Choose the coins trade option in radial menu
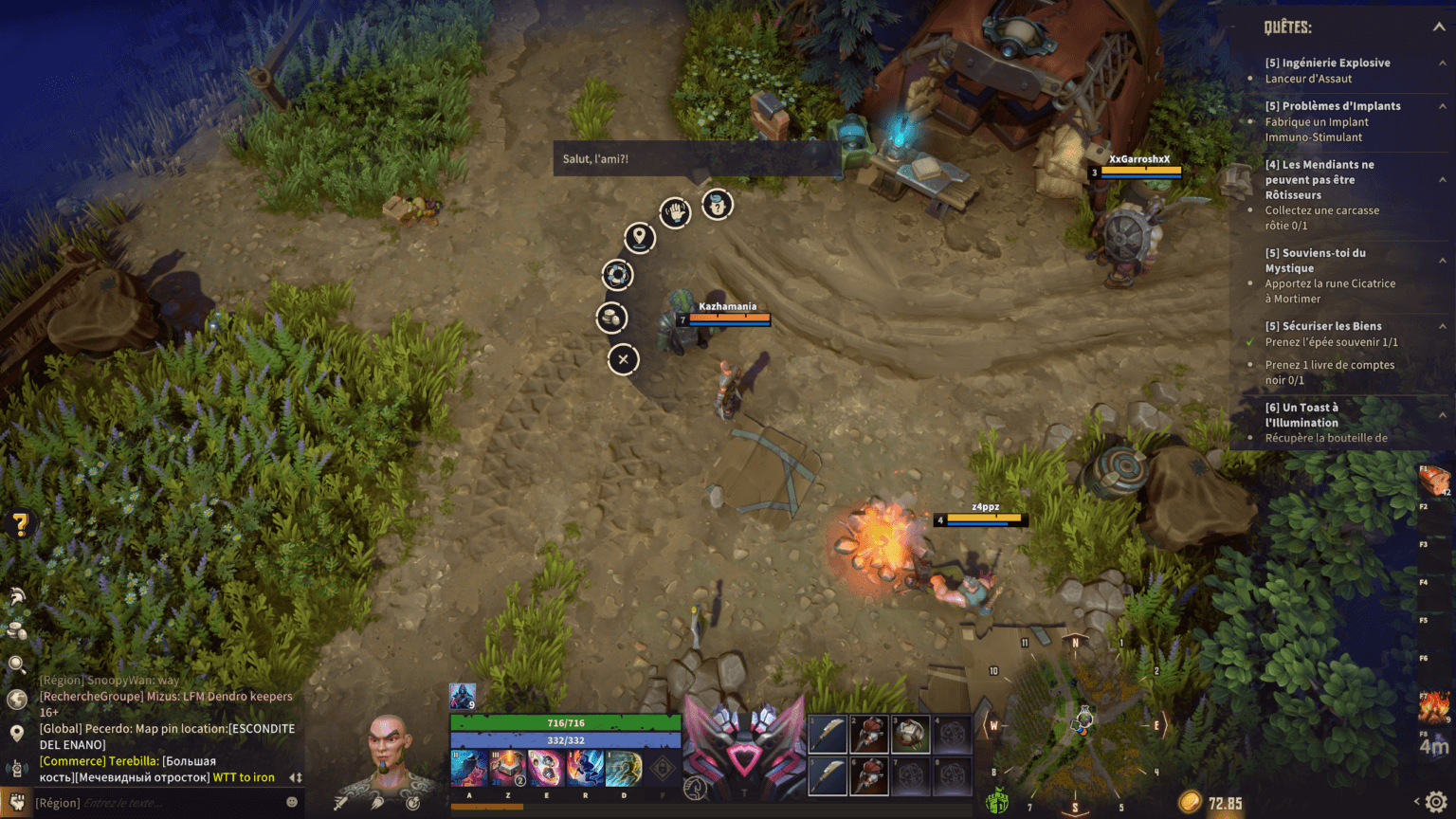The height and width of the screenshot is (819, 1456). 612,318
